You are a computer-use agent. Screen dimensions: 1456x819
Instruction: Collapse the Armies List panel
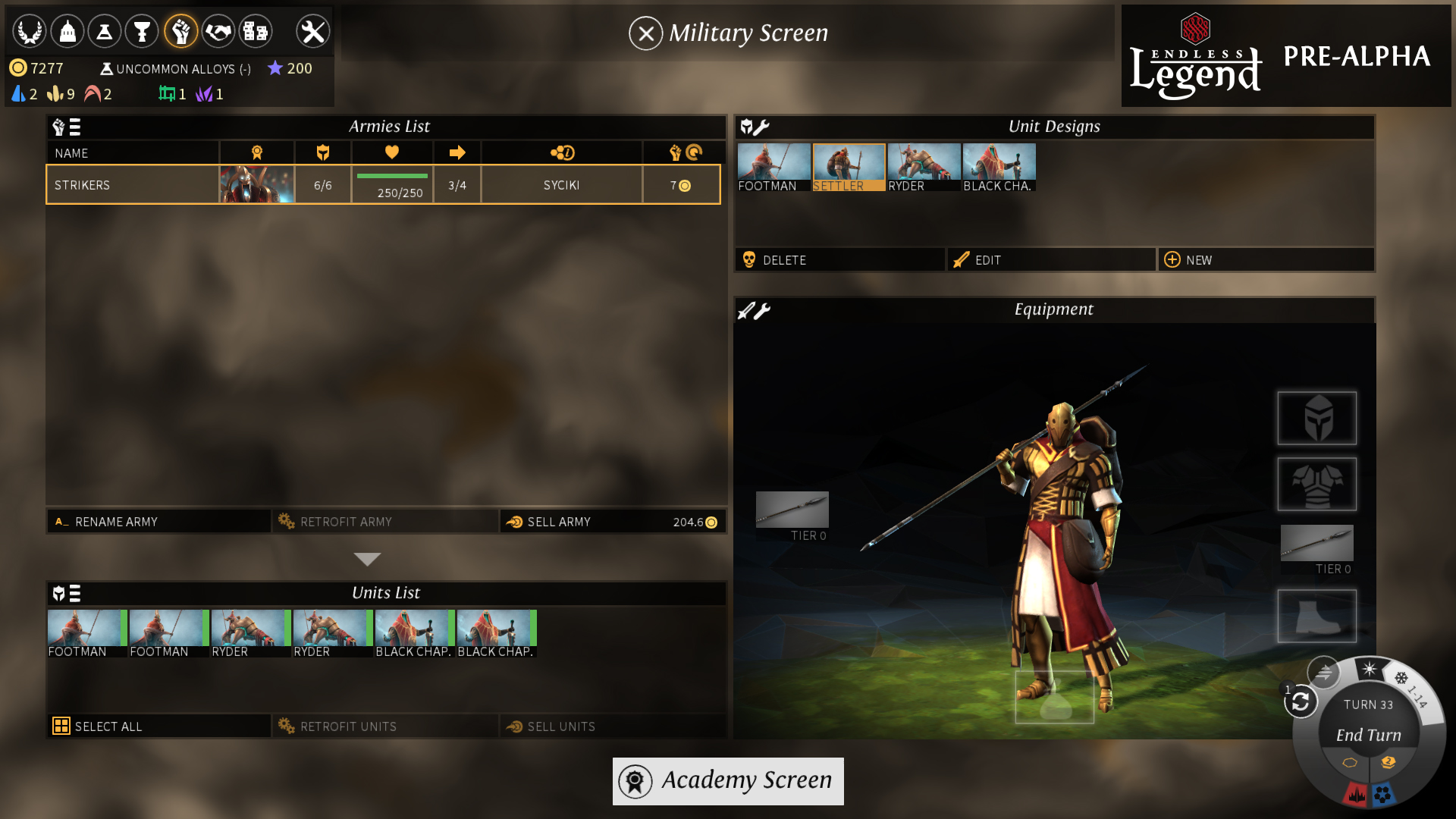click(367, 559)
